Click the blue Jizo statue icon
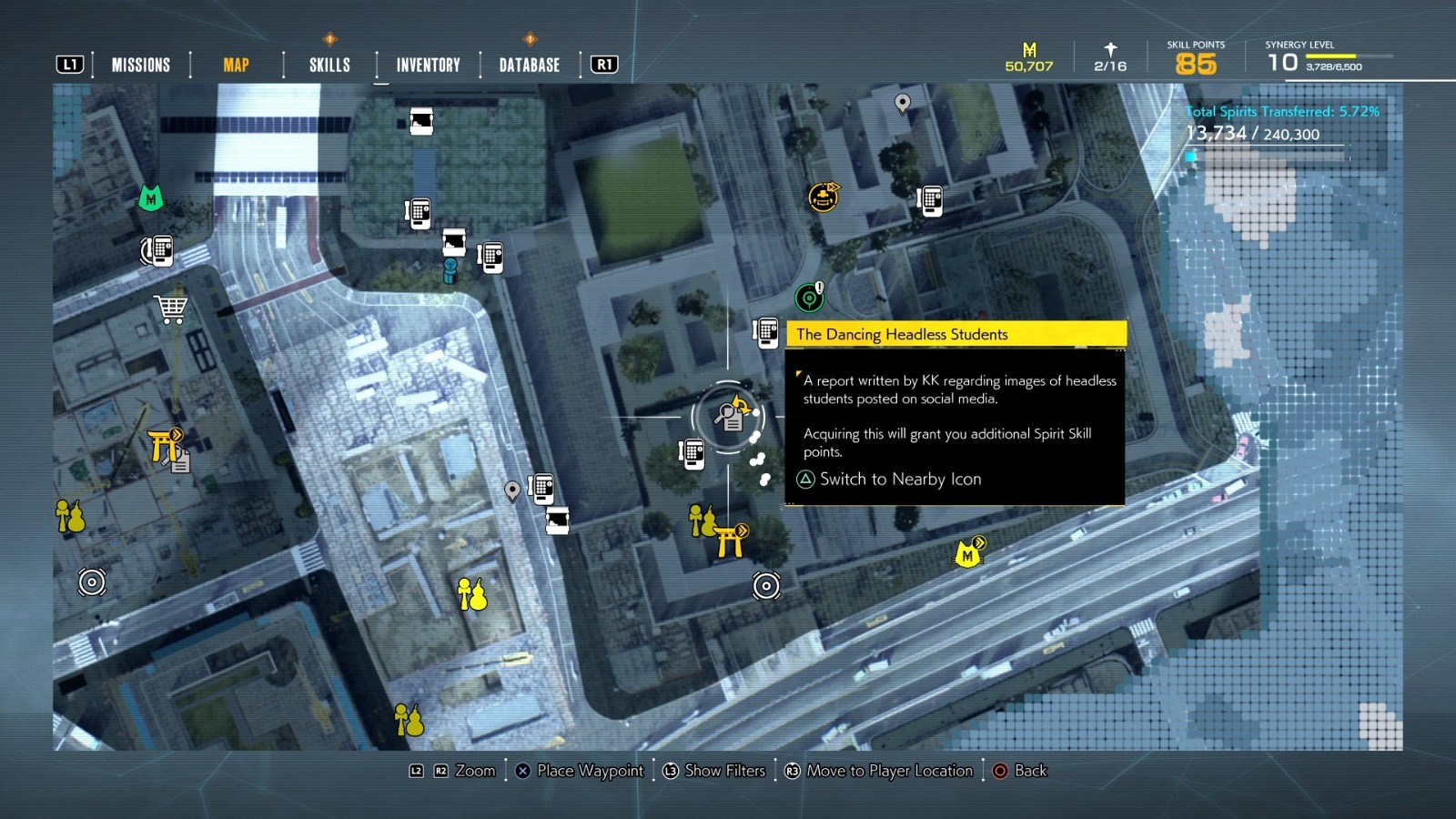 point(450,269)
